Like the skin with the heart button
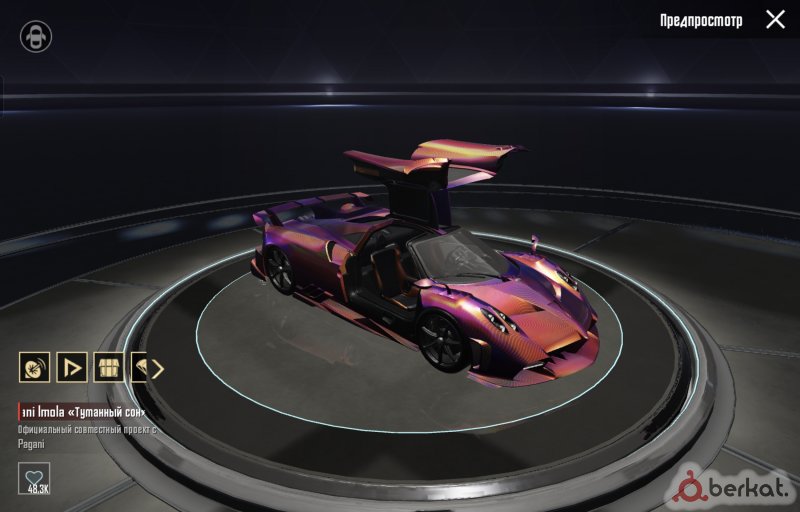The image size is (800, 512). [x=35, y=478]
